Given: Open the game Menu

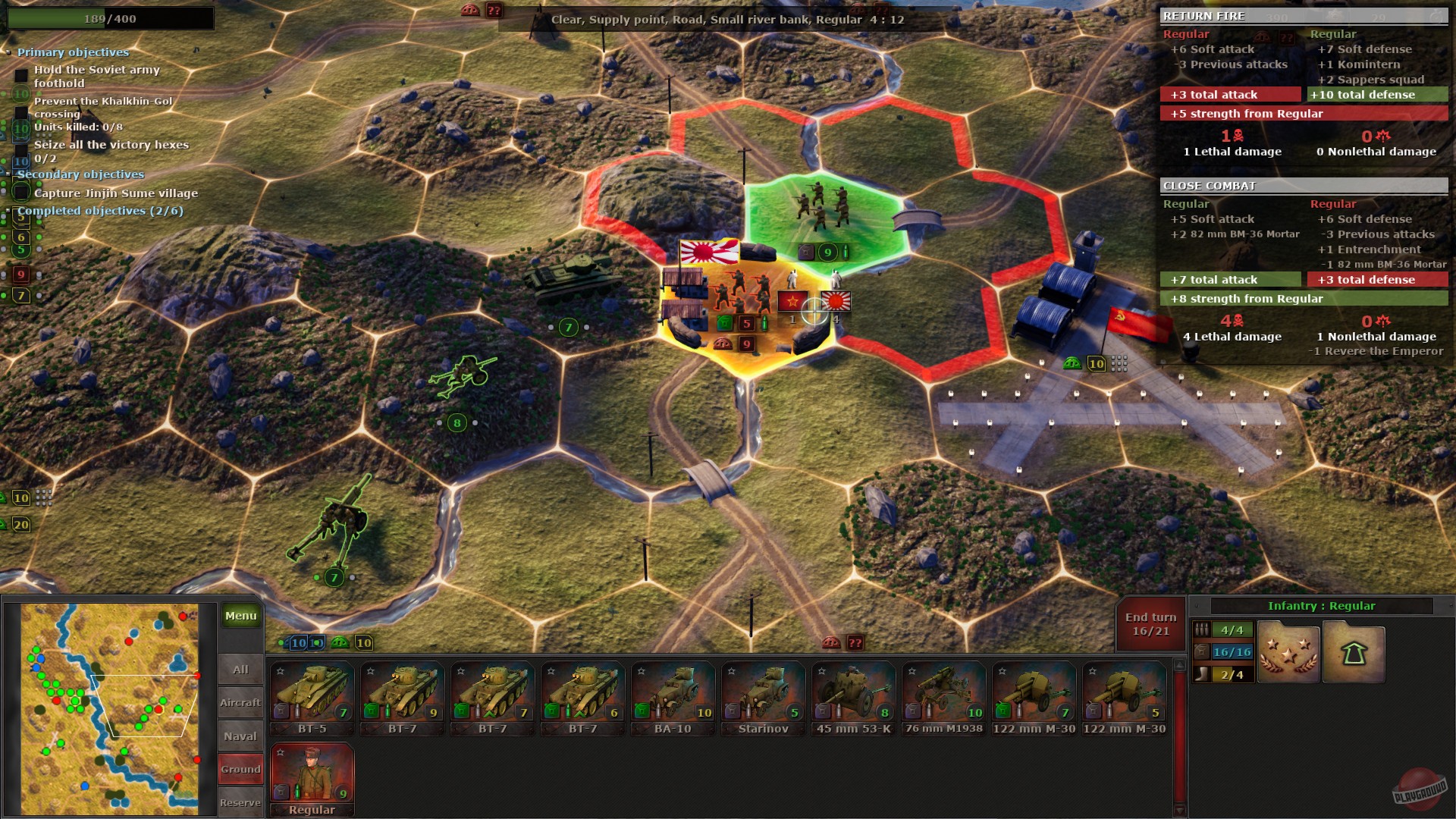Looking at the screenshot, I should click(x=240, y=616).
